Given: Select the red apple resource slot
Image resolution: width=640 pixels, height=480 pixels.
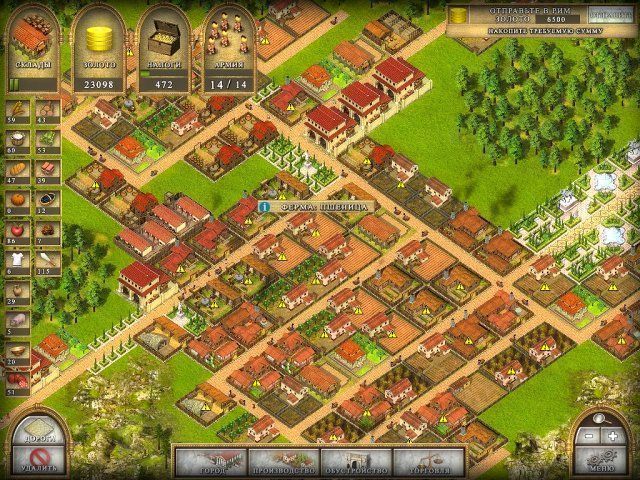Looking at the screenshot, I should (16, 228).
